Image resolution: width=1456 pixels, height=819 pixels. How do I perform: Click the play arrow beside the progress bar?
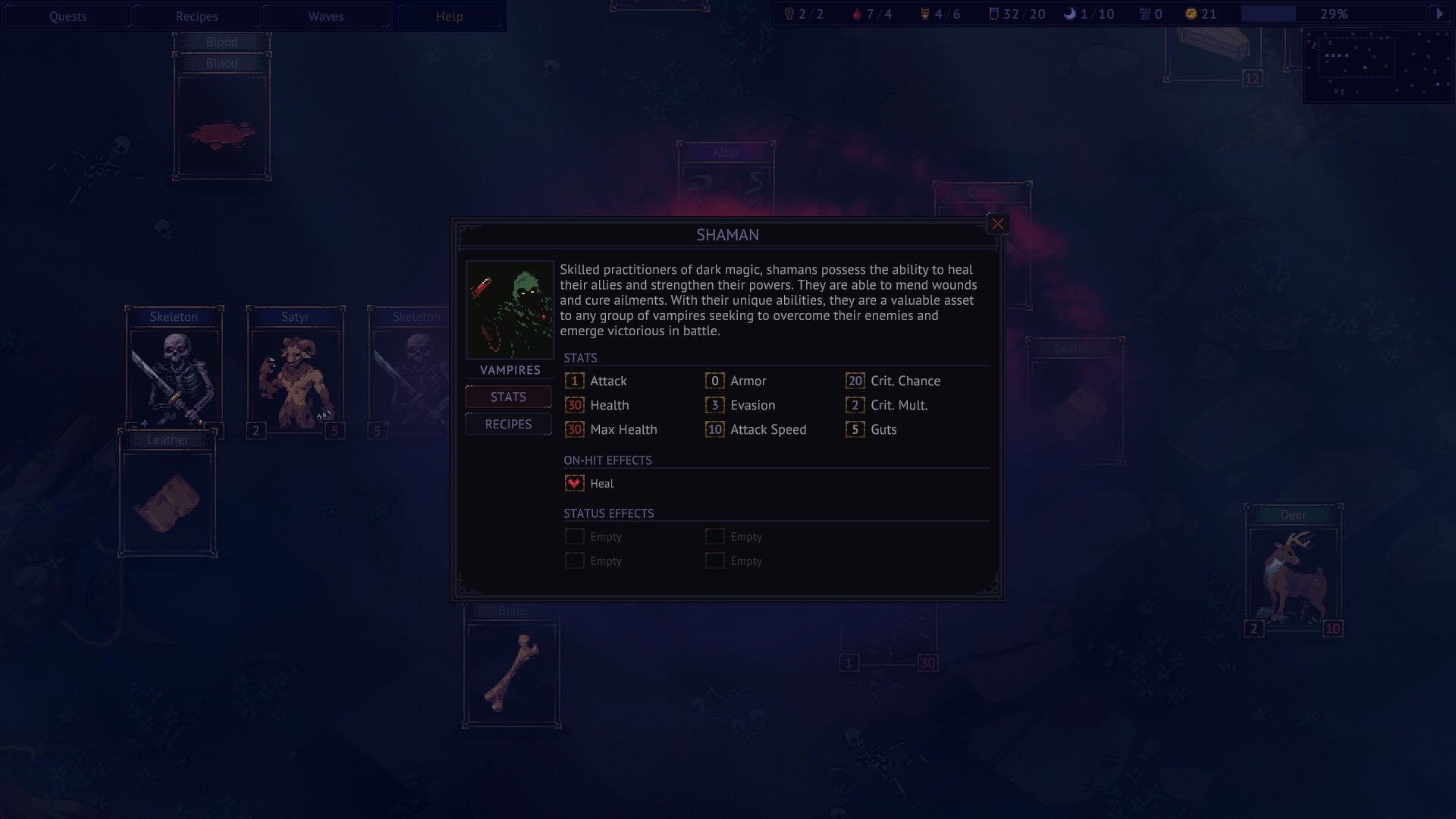[x=1439, y=14]
